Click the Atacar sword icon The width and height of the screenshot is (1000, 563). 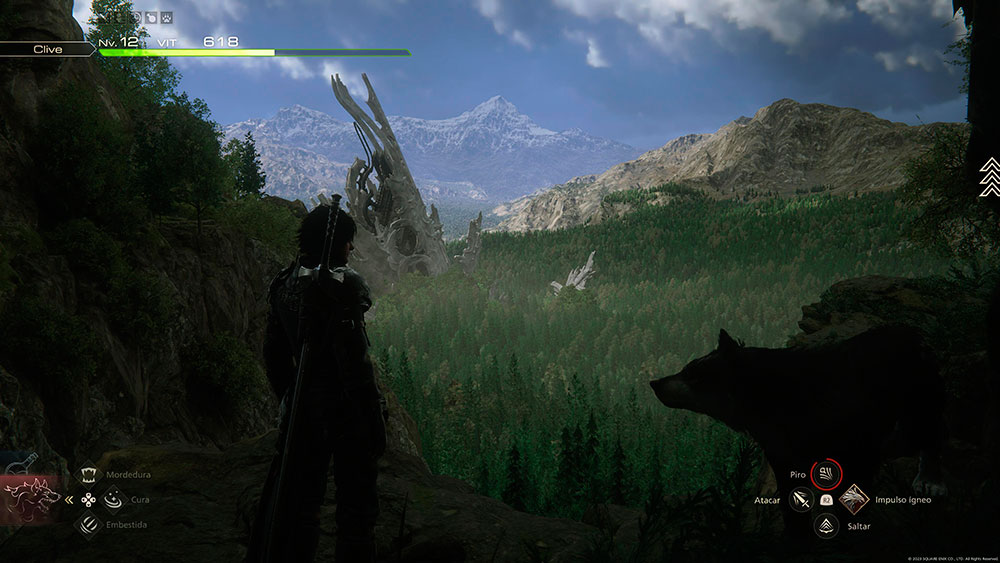(800, 498)
